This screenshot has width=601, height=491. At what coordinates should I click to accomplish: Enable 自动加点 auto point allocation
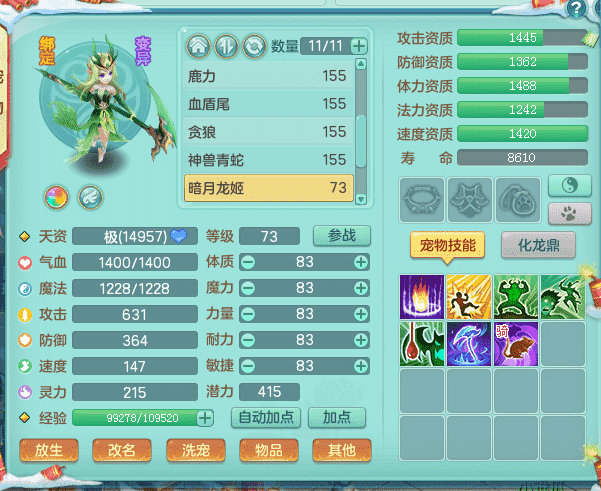coord(266,417)
